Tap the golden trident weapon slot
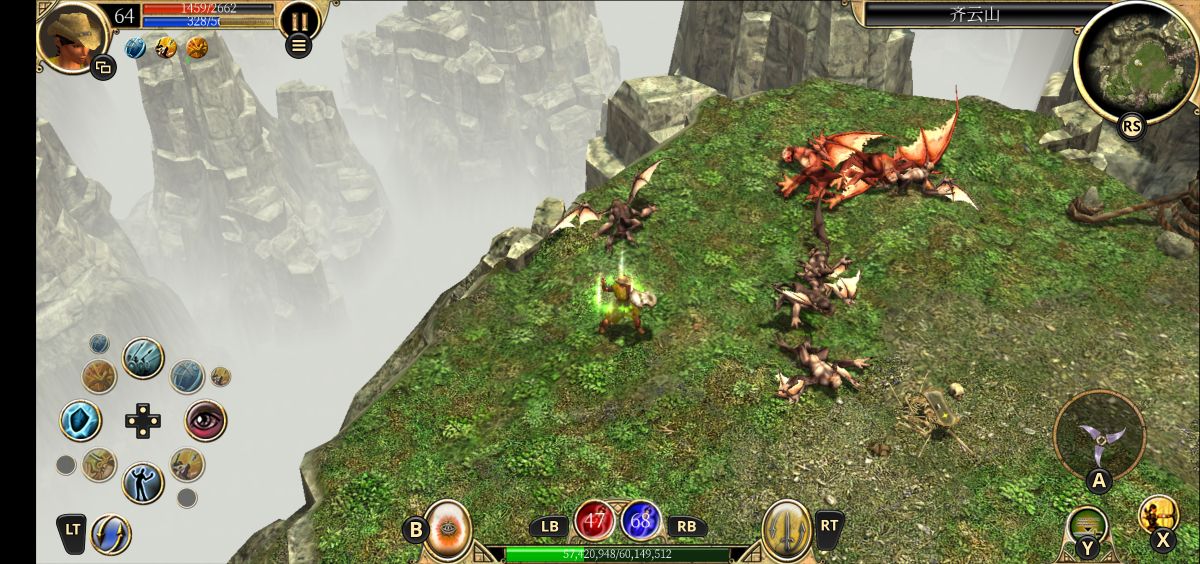The image size is (1200, 564). pos(786,527)
